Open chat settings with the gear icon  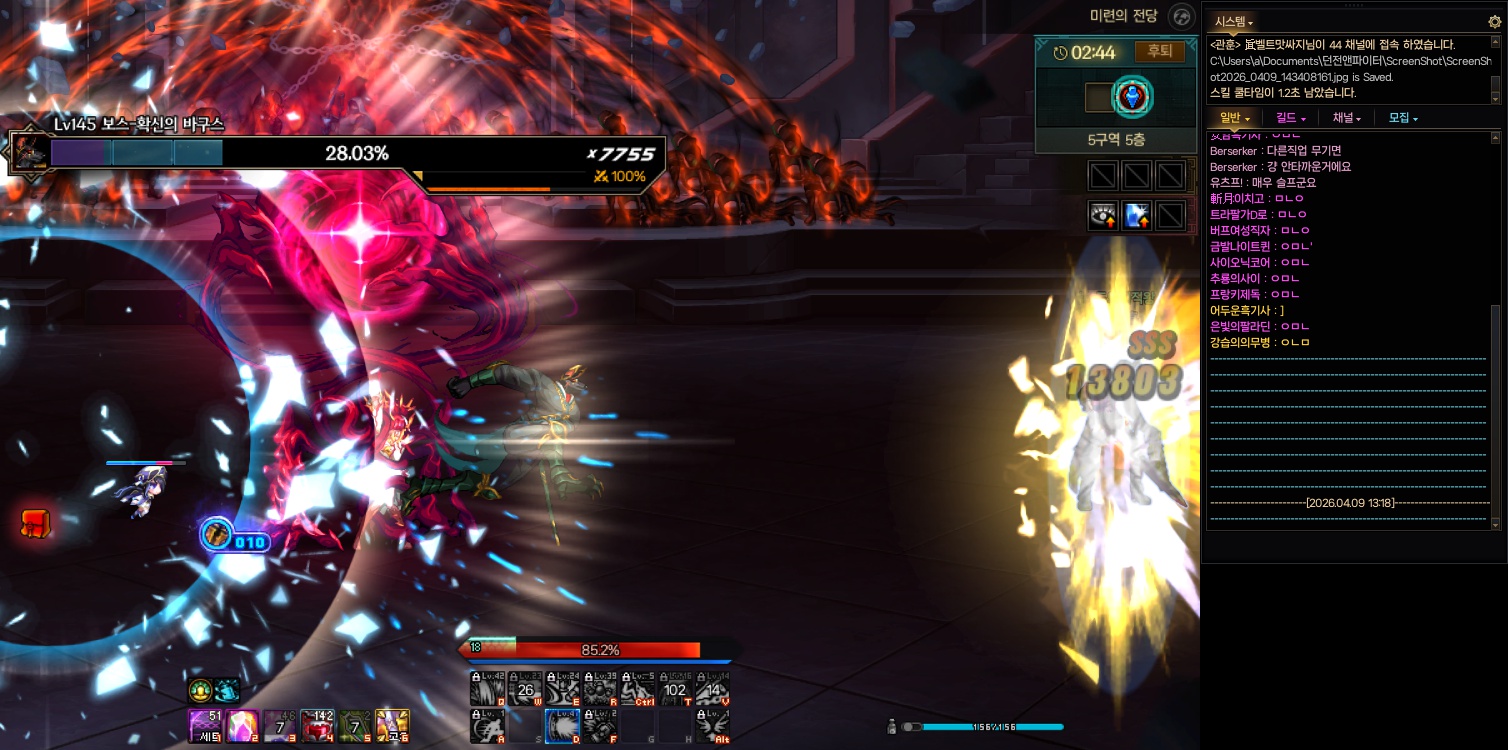coord(1495,21)
